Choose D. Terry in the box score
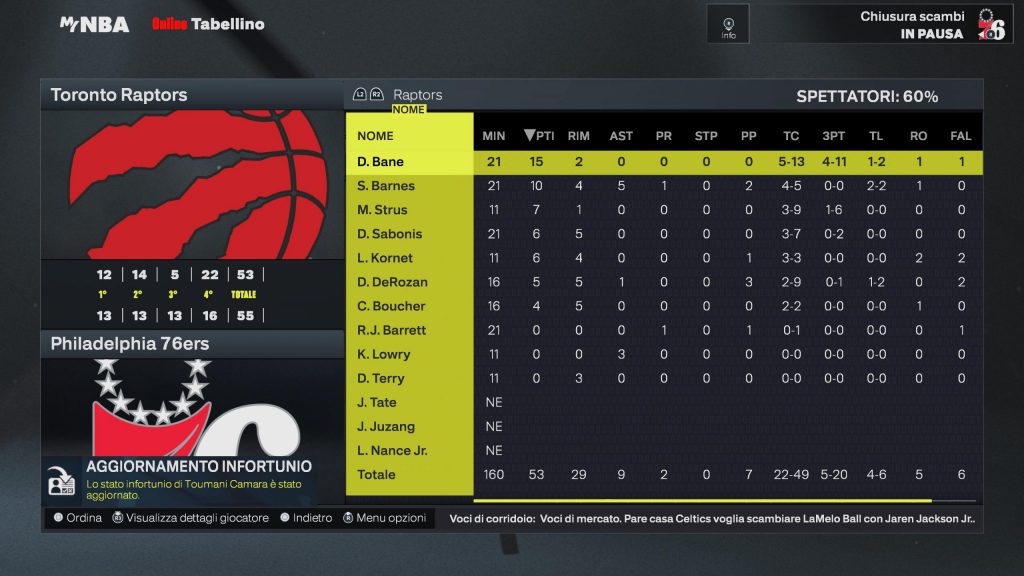 tap(381, 378)
